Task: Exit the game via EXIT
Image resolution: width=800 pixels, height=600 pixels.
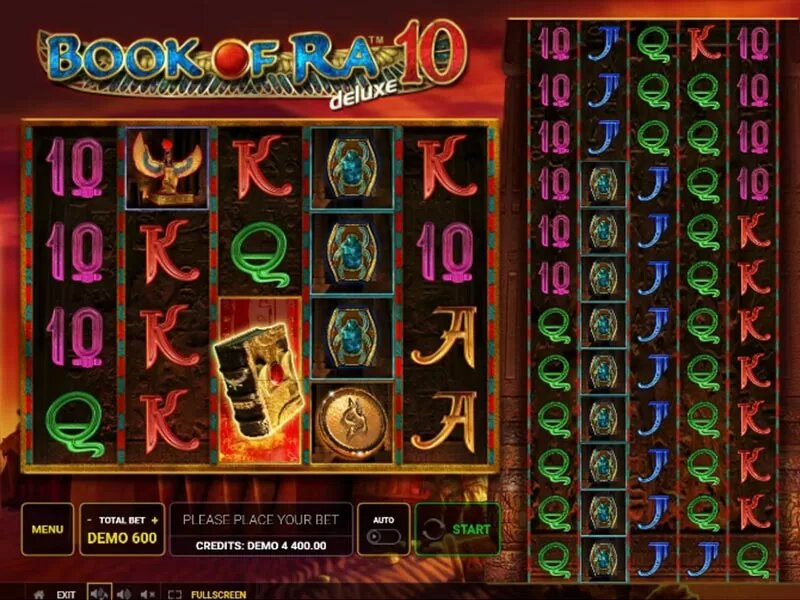Action: 66,594
